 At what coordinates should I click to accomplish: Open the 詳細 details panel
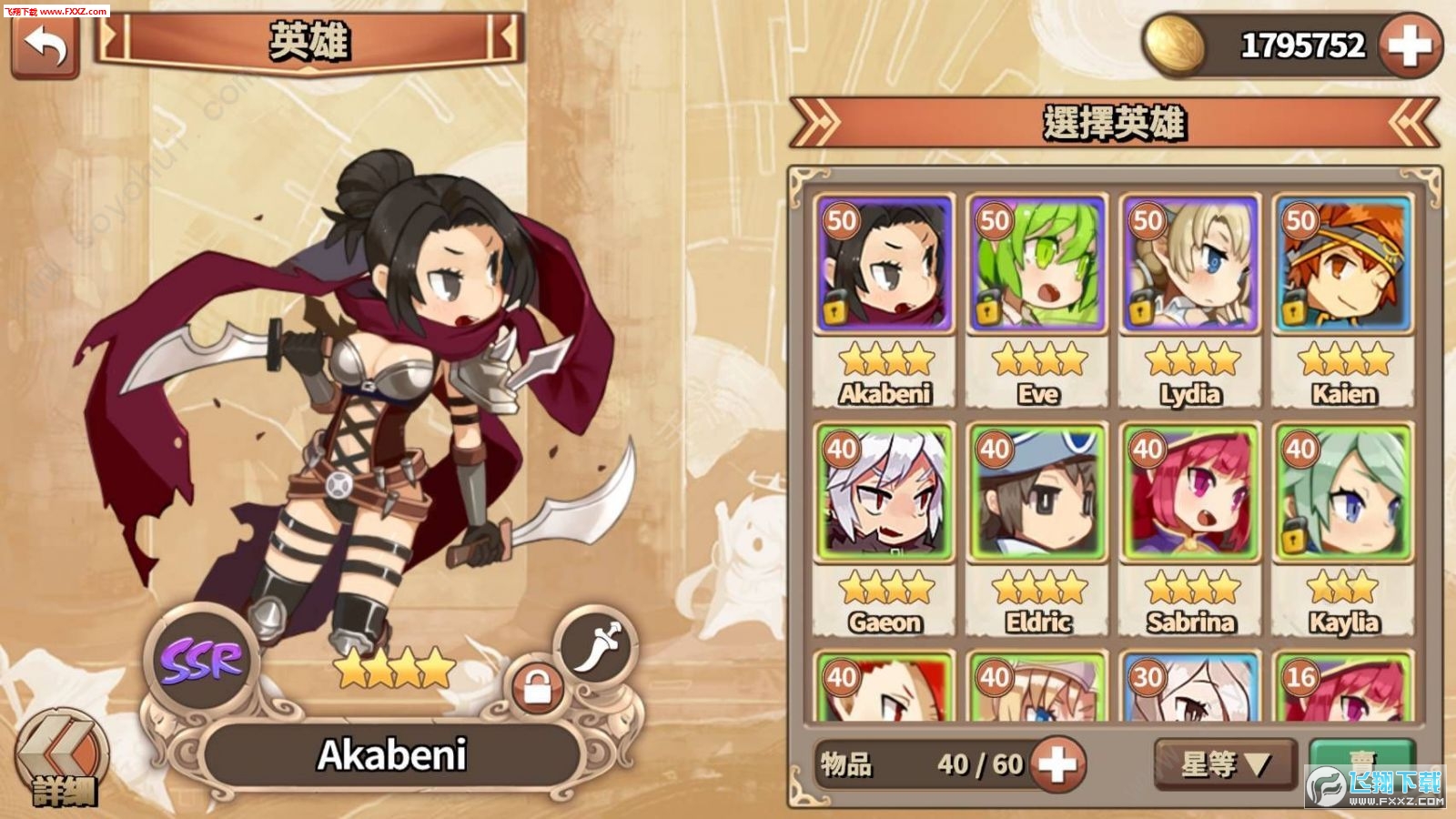pyautogui.click(x=62, y=761)
